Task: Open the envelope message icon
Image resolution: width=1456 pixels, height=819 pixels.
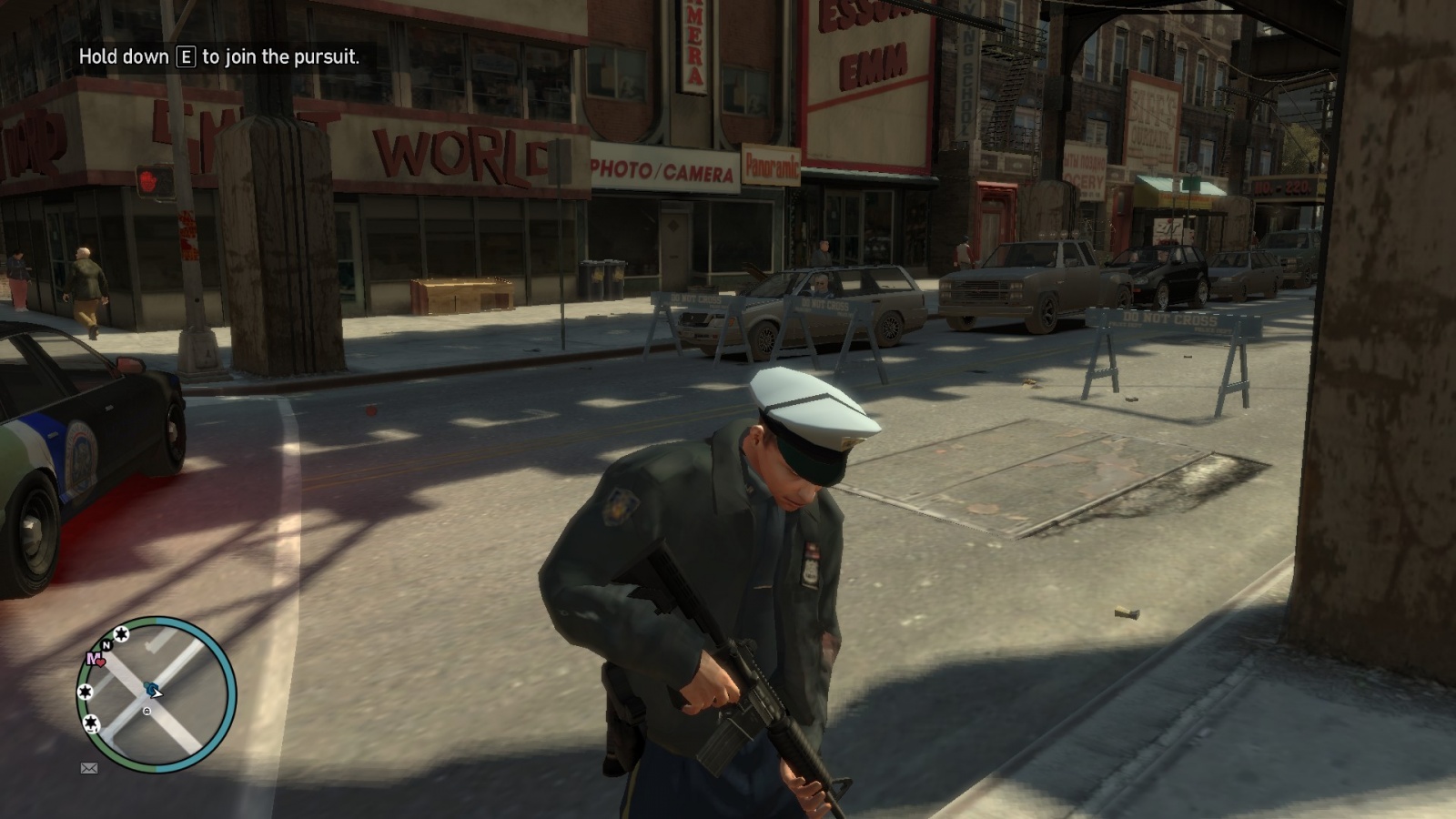Action: 89,768
